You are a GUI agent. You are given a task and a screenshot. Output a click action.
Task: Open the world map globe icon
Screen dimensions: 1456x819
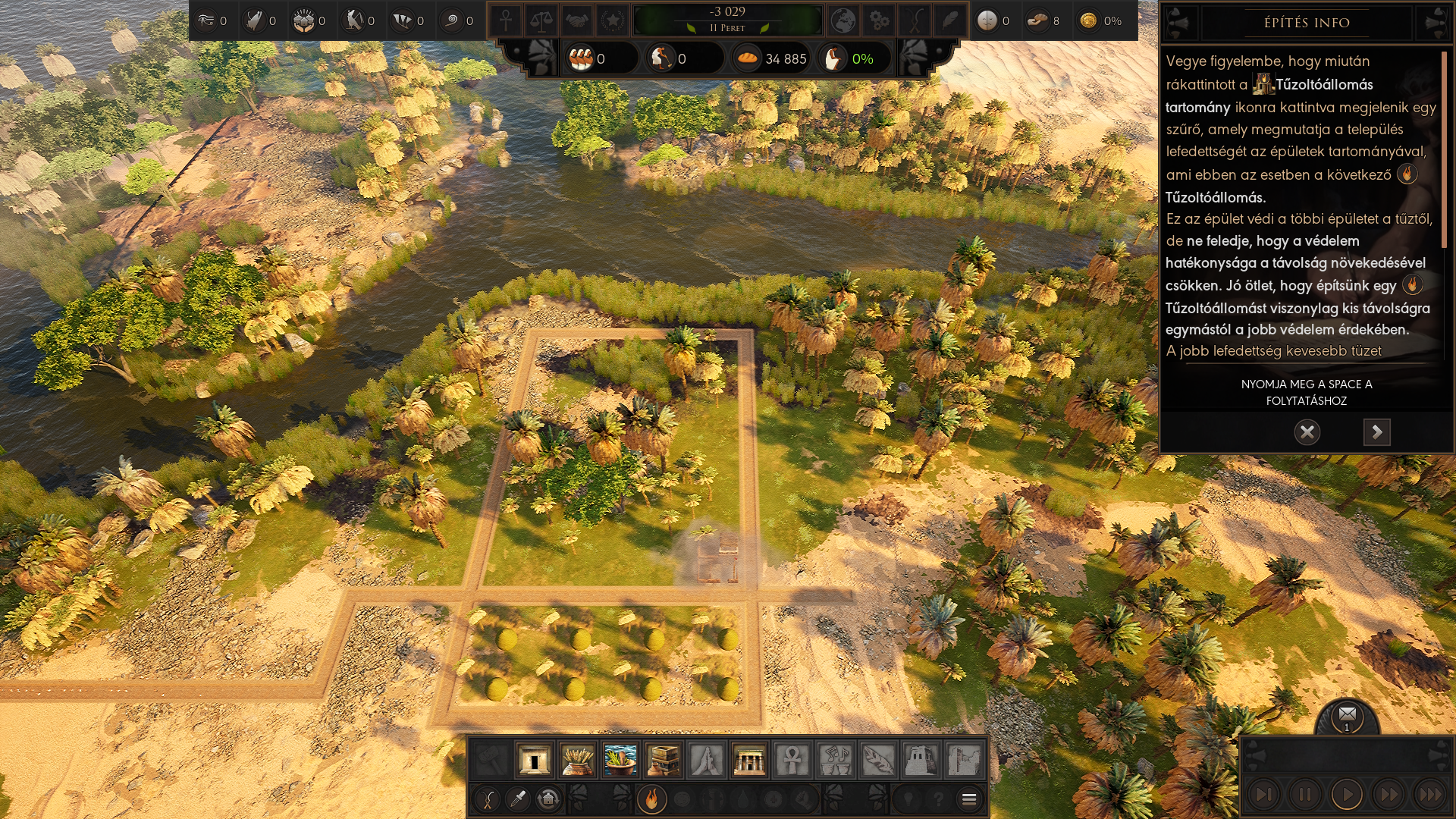(x=843, y=20)
